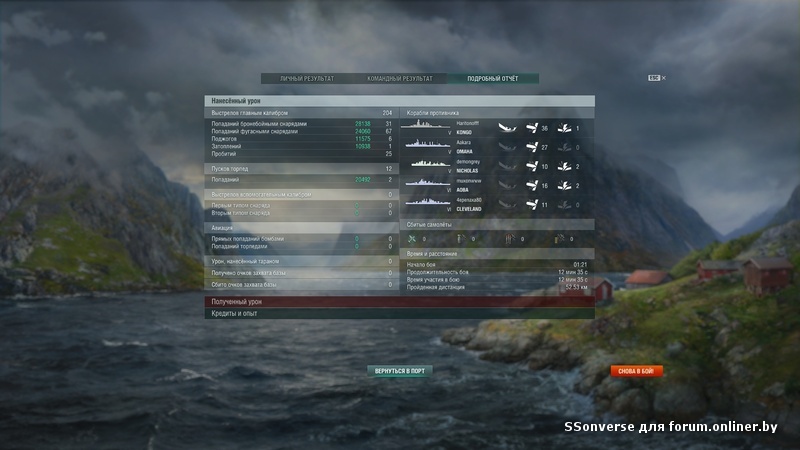This screenshot has width=800, height=450.
Task: Select the OMAHA enemy ship row
Action: pos(496,147)
